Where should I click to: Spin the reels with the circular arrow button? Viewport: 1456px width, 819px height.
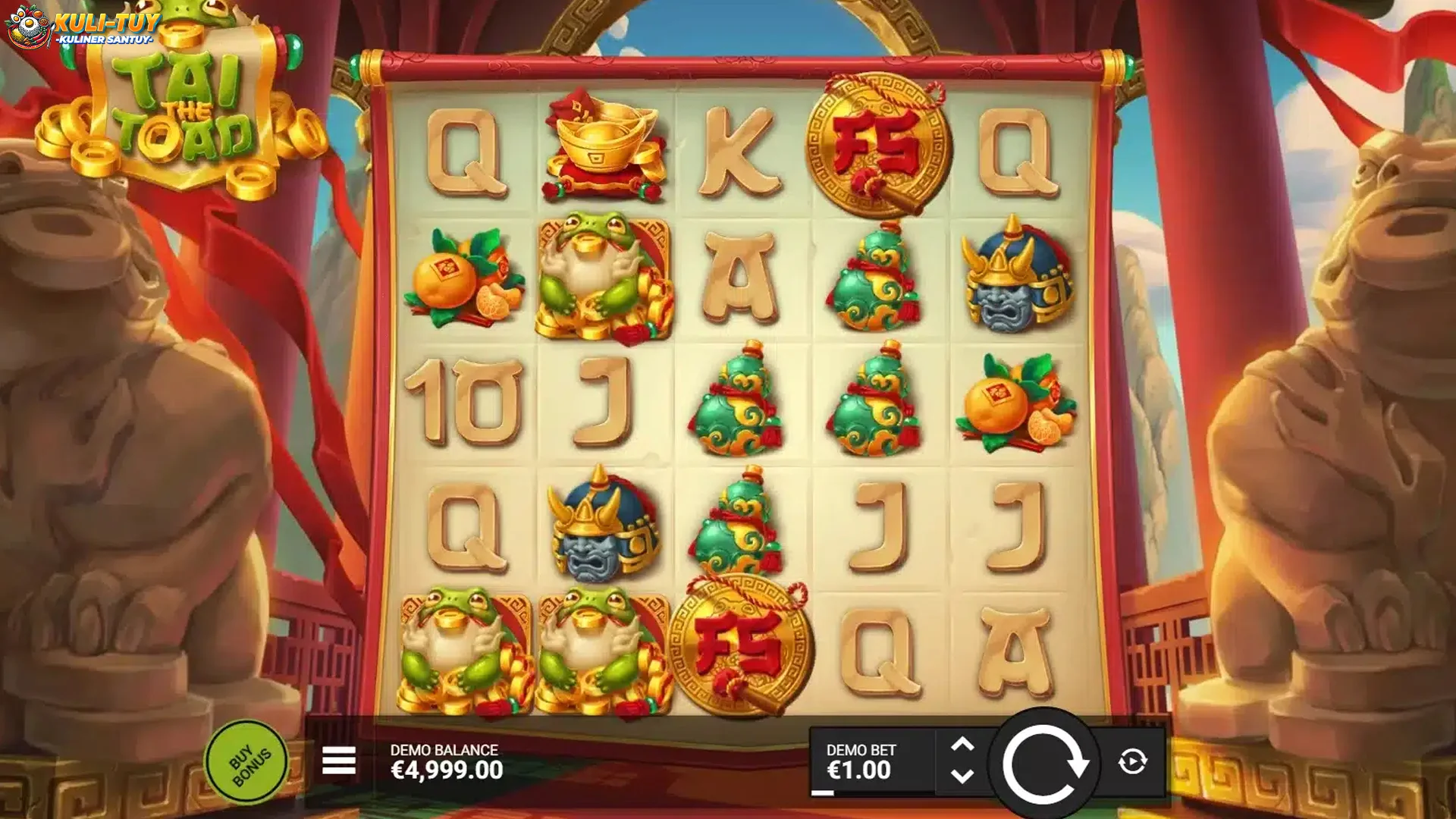point(1044,764)
